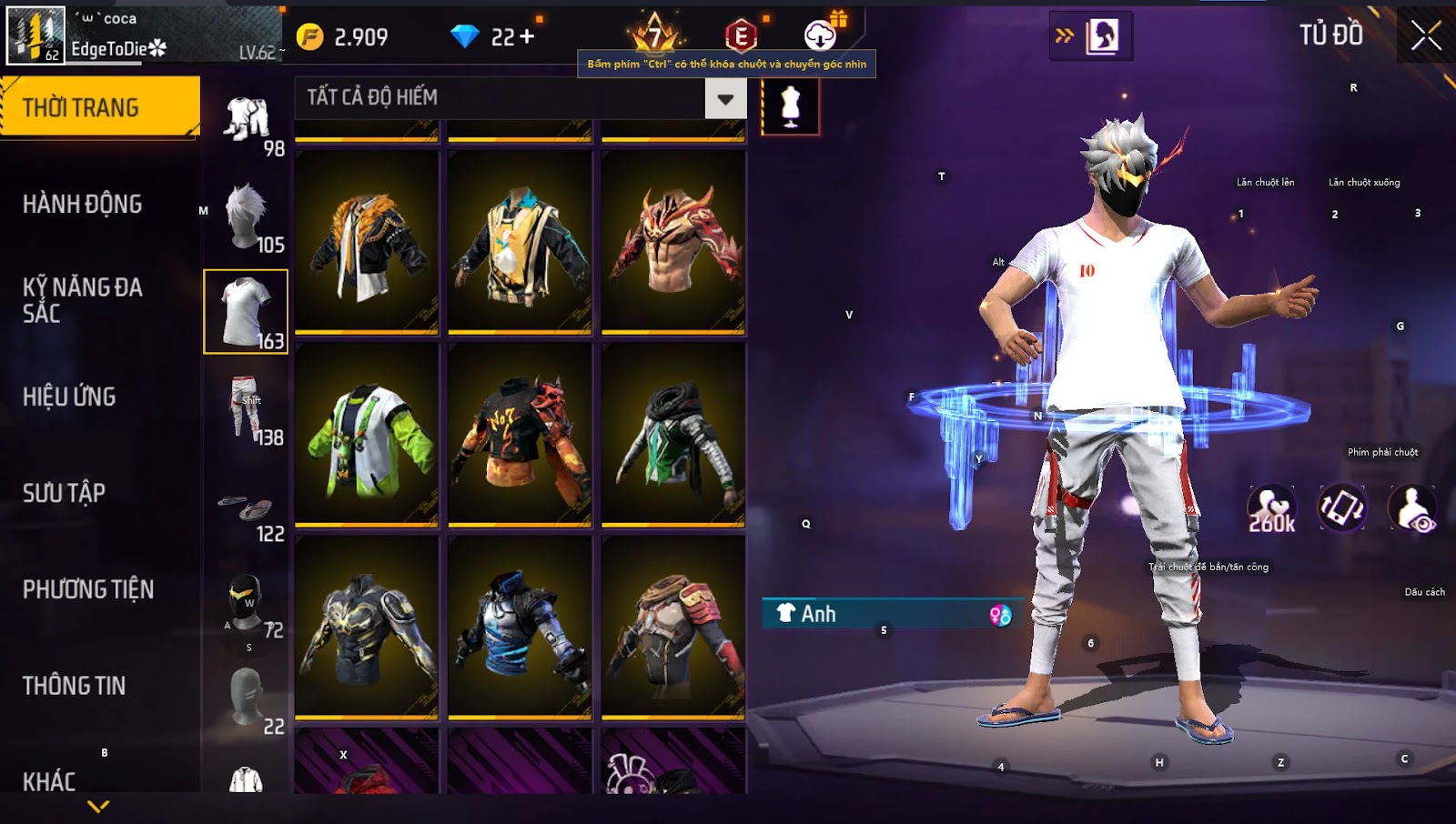The image size is (1456, 824).
Task: Equip the green and white jacket
Action: pyautogui.click(x=367, y=435)
